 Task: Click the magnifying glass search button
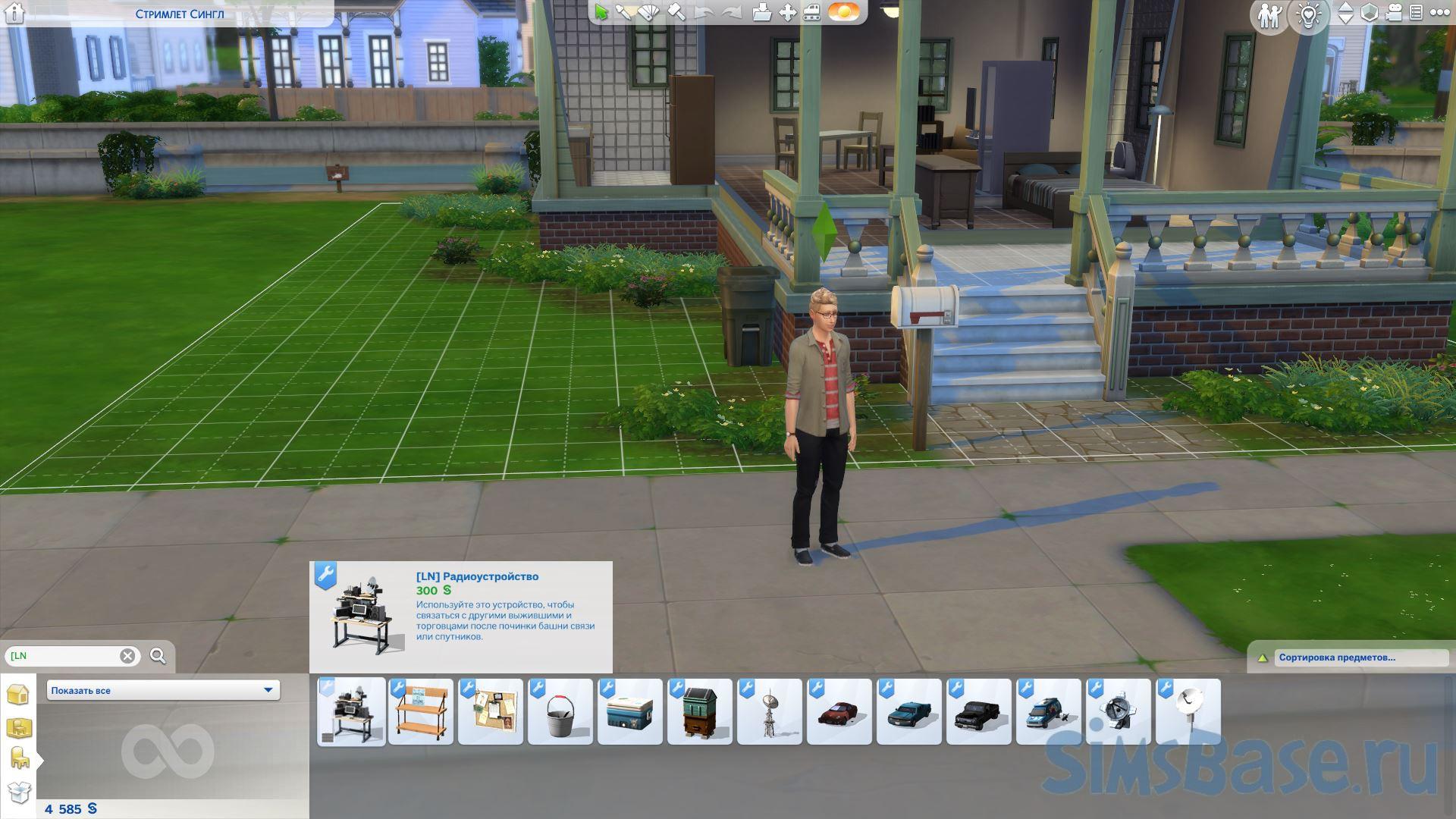pos(158,656)
